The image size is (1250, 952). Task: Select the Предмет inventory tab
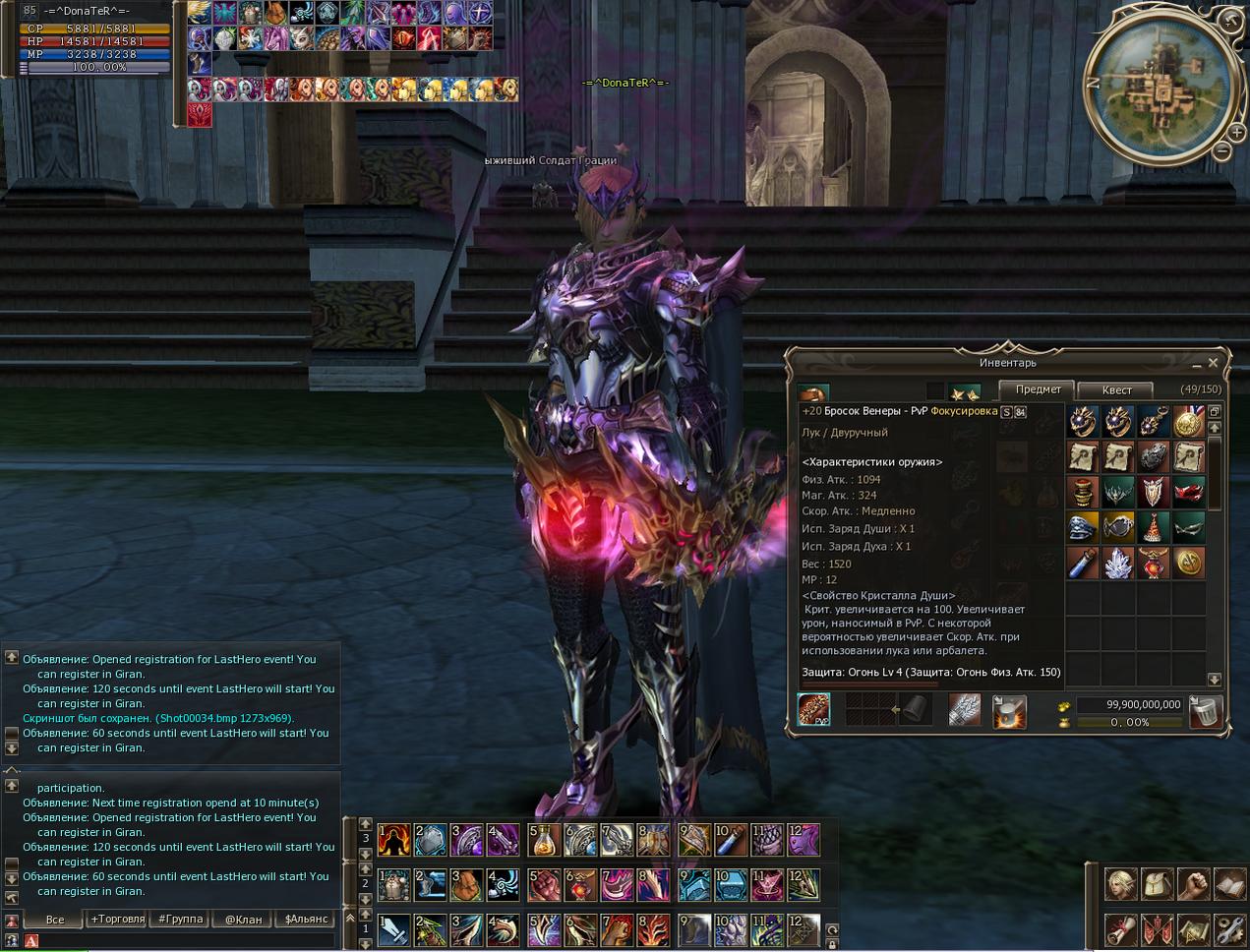1038,389
